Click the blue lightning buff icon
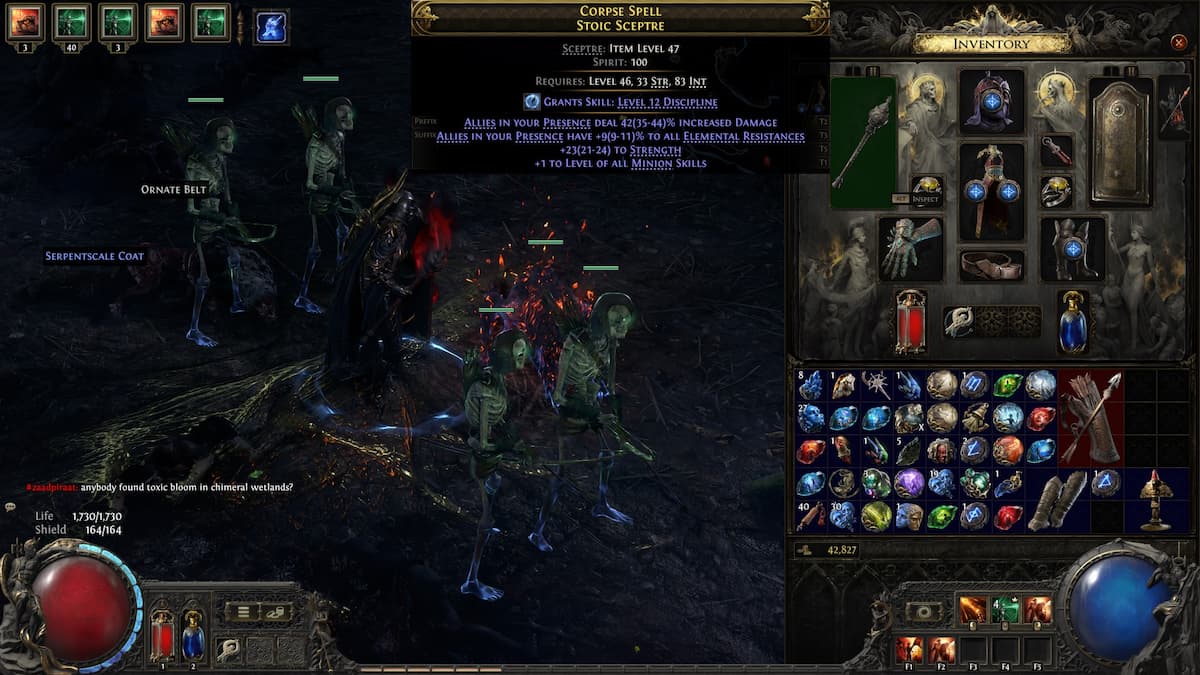 coord(271,25)
